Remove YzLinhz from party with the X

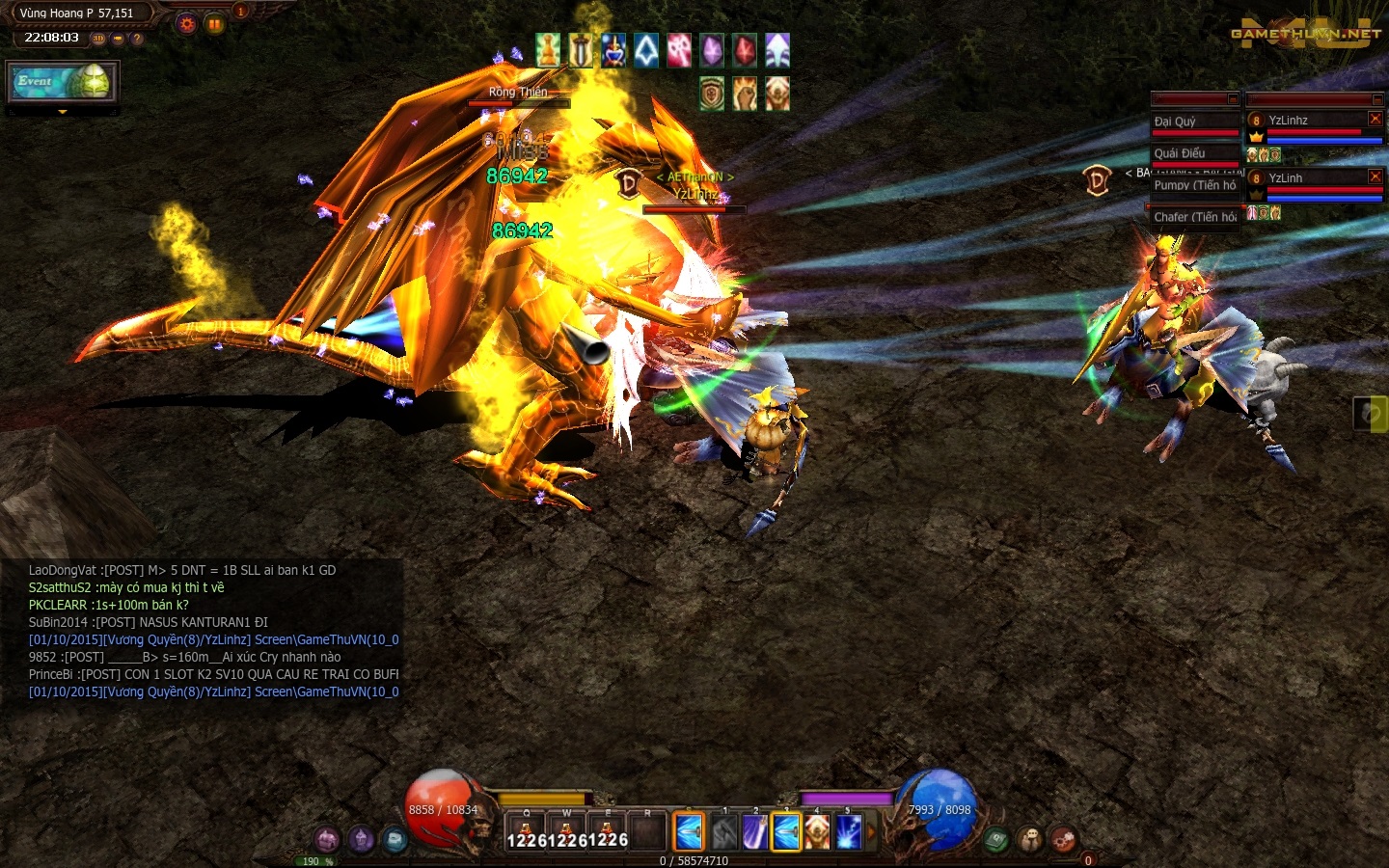pyautogui.click(x=1375, y=119)
